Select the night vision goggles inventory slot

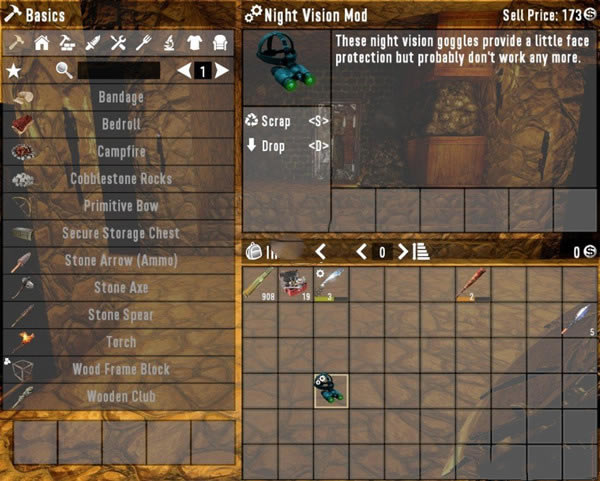pos(330,390)
